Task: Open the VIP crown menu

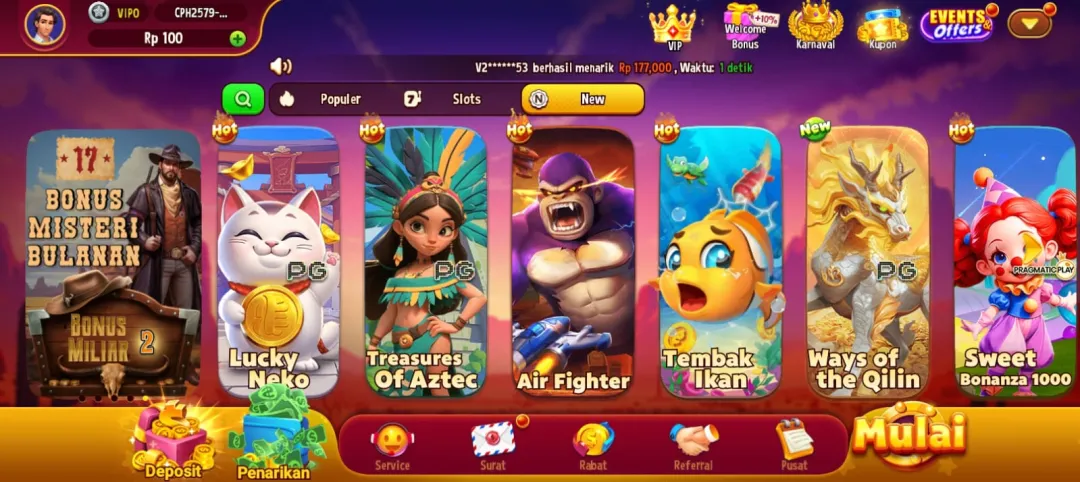Action: (672, 25)
